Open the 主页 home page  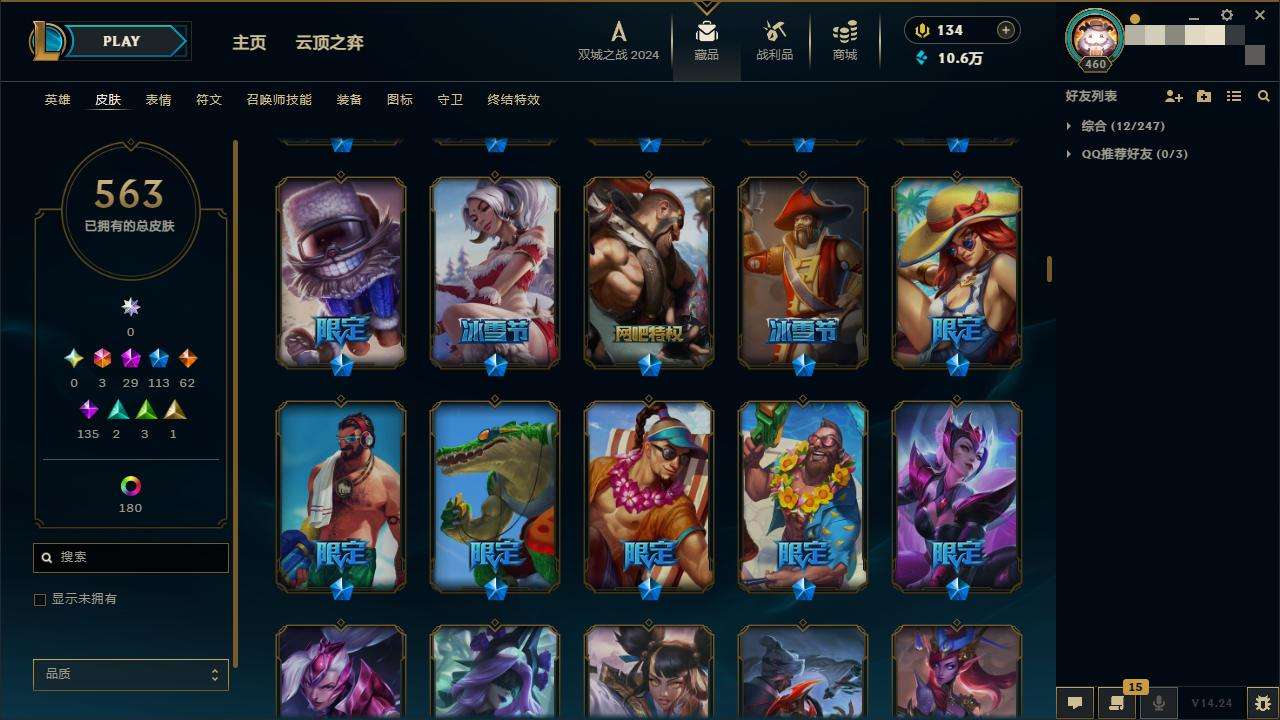point(249,43)
